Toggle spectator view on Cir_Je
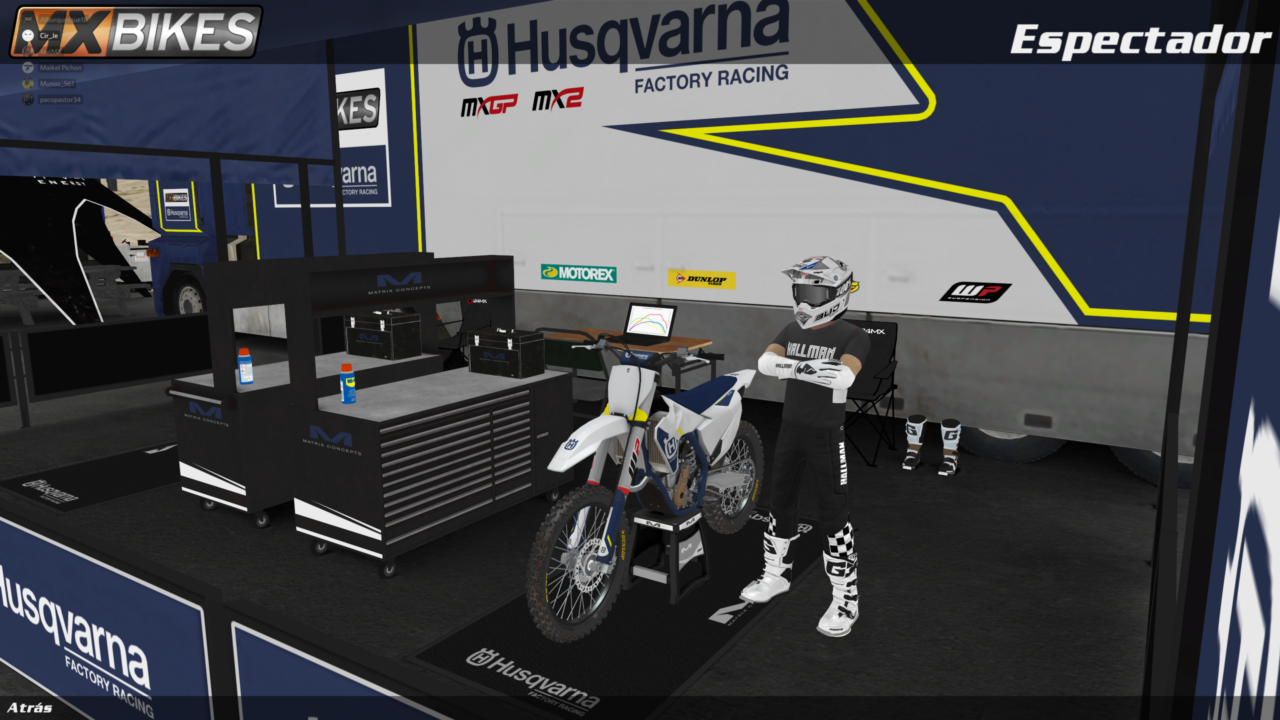This screenshot has height=720, width=1280. pyautogui.click(x=49, y=35)
